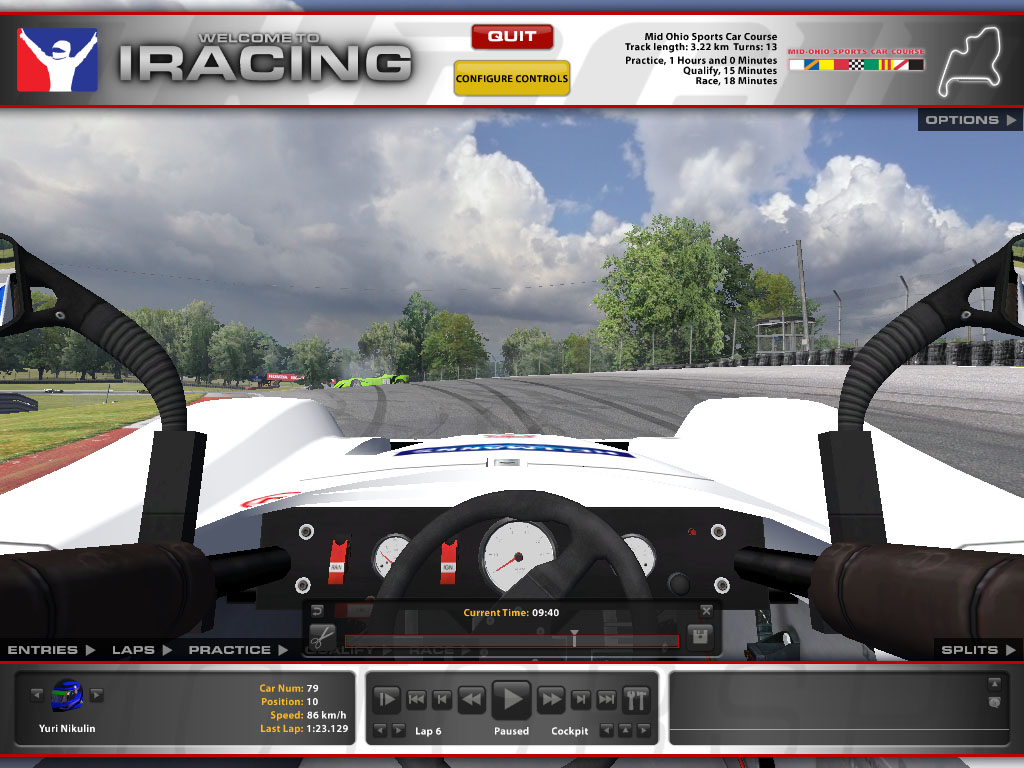The width and height of the screenshot is (1024, 768).
Task: Quit the session with the red QUIT button
Action: (512, 37)
